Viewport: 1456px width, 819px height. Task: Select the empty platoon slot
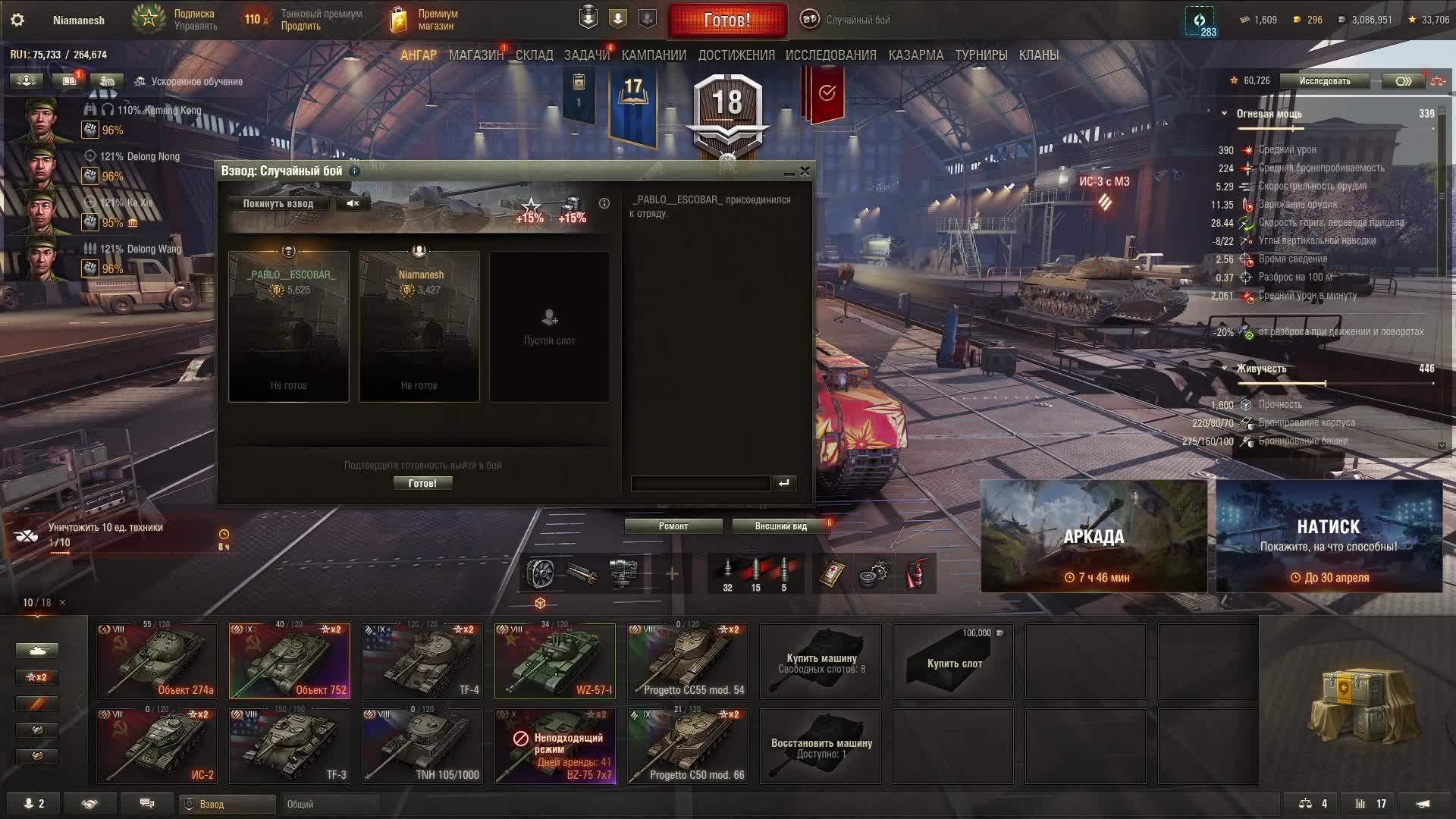(x=549, y=326)
